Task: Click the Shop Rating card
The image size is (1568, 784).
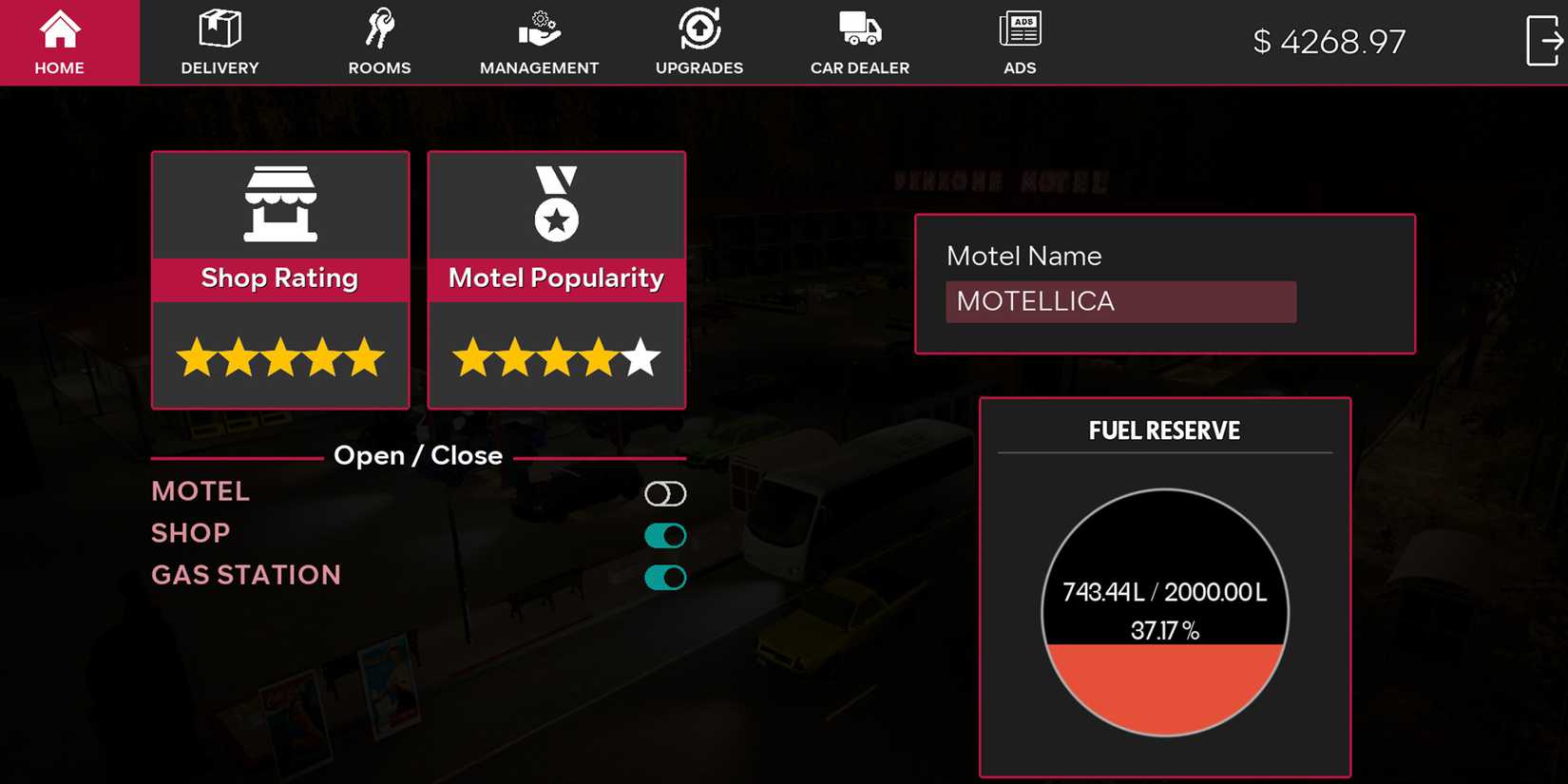Action: tap(280, 280)
